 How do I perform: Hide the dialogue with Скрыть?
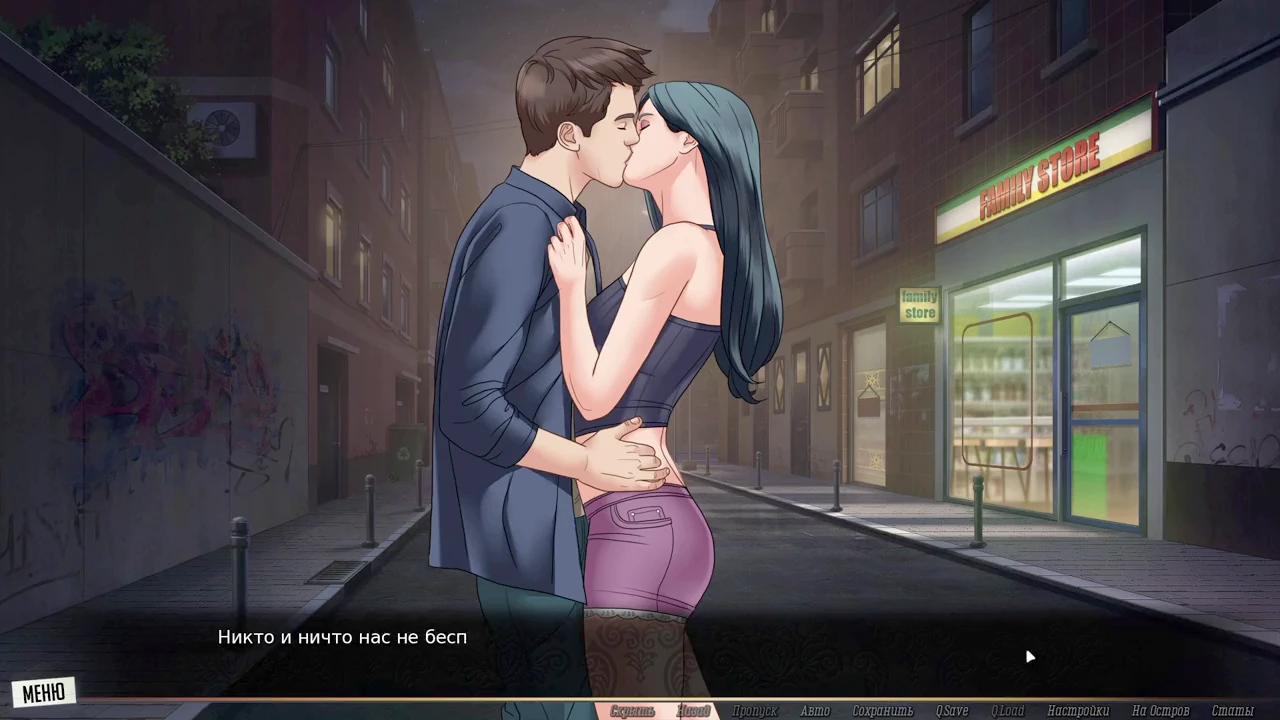pos(632,711)
